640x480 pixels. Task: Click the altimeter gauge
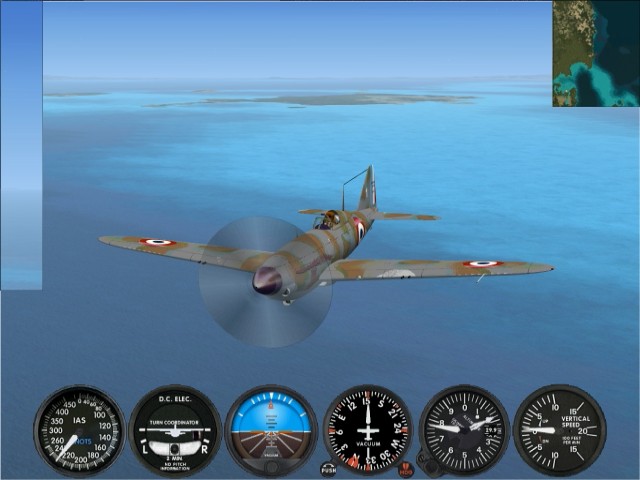point(463,430)
